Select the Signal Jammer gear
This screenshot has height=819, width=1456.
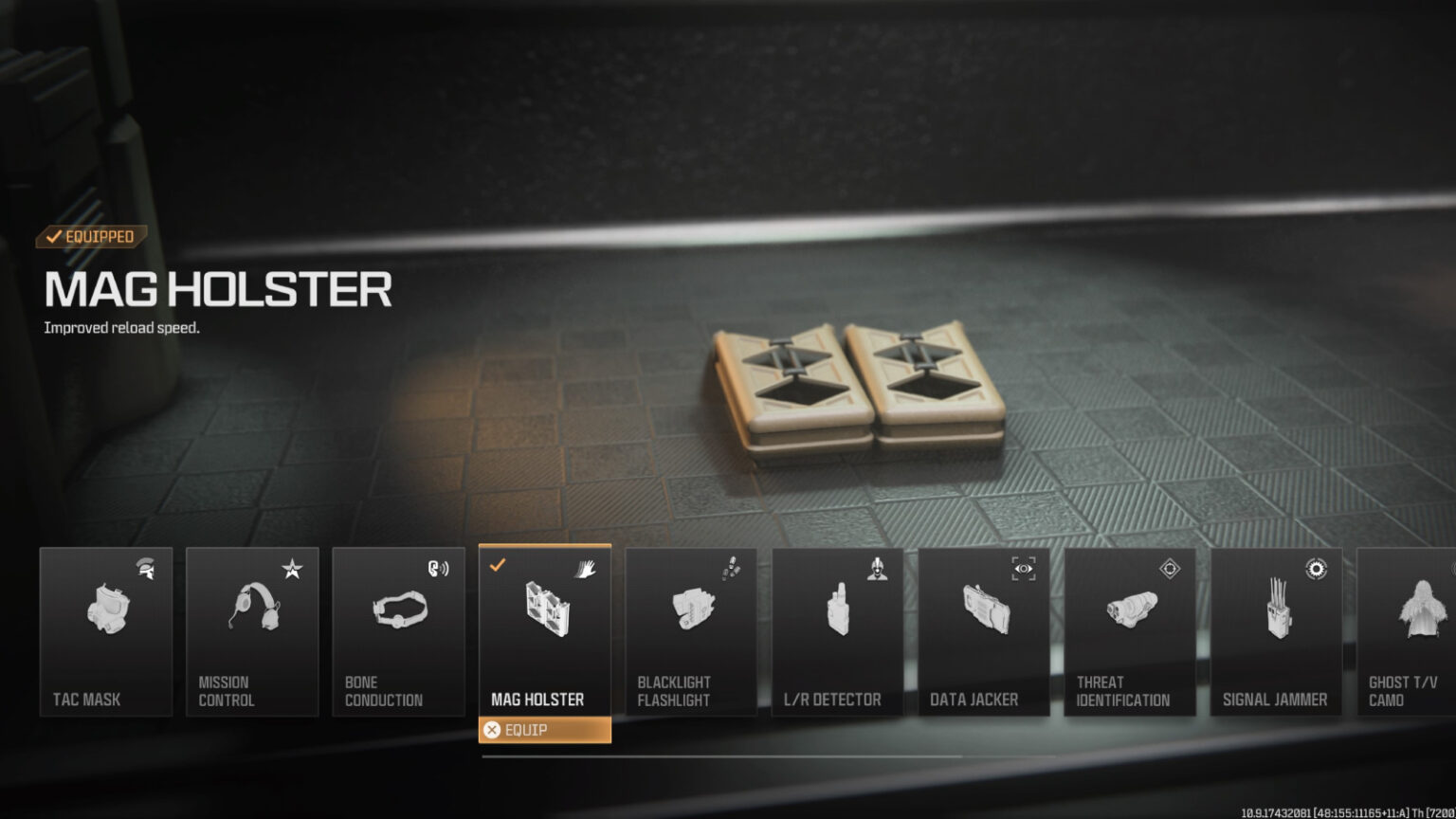coord(1276,631)
